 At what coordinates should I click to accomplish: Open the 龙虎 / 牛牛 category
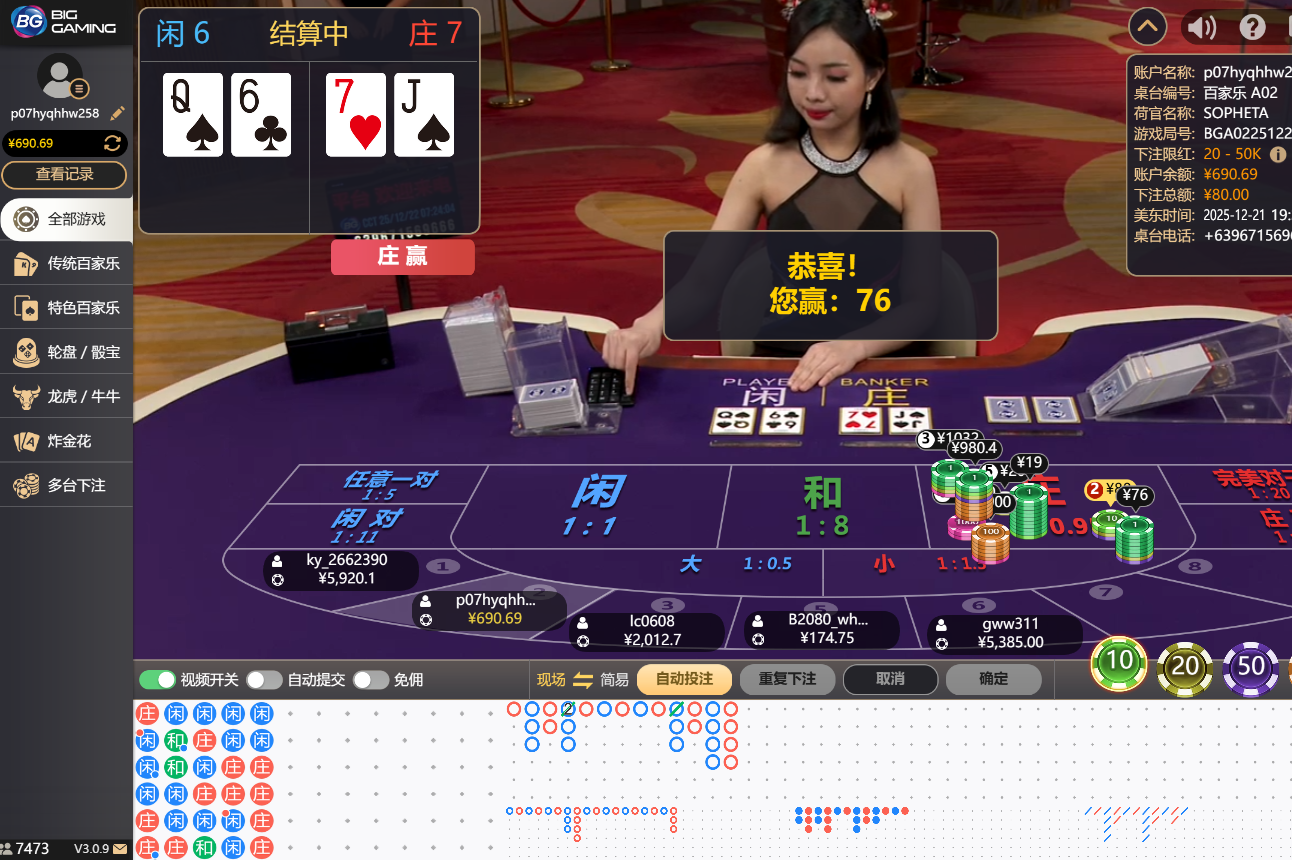click(66, 395)
